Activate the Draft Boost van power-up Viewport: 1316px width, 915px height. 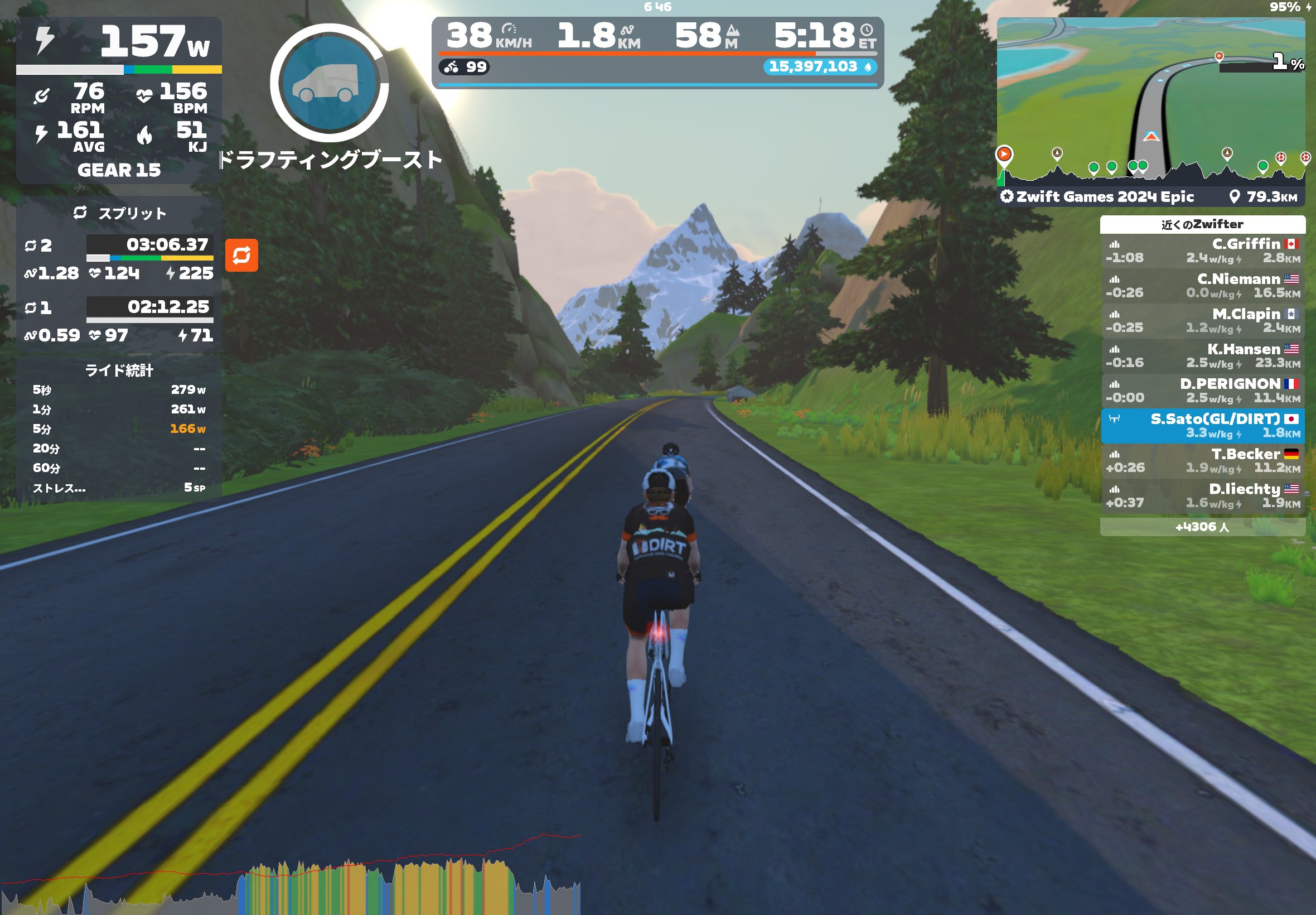(329, 83)
